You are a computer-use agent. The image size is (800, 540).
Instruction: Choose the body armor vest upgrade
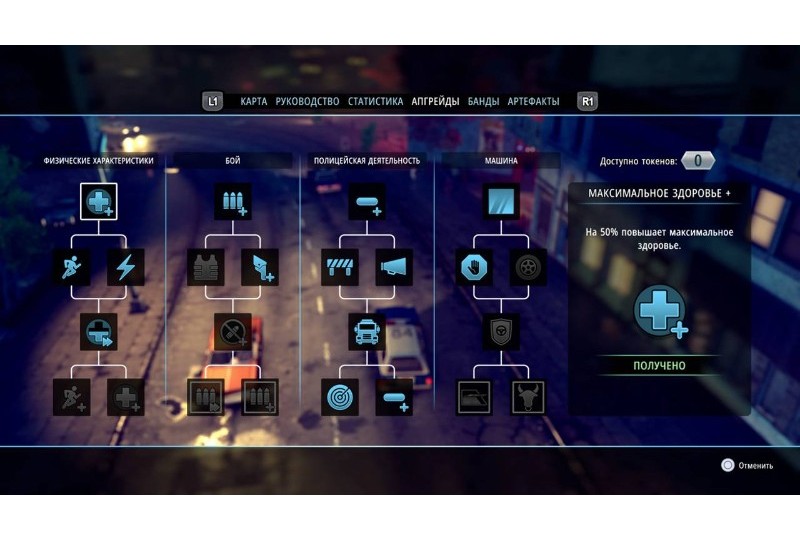coord(206,267)
